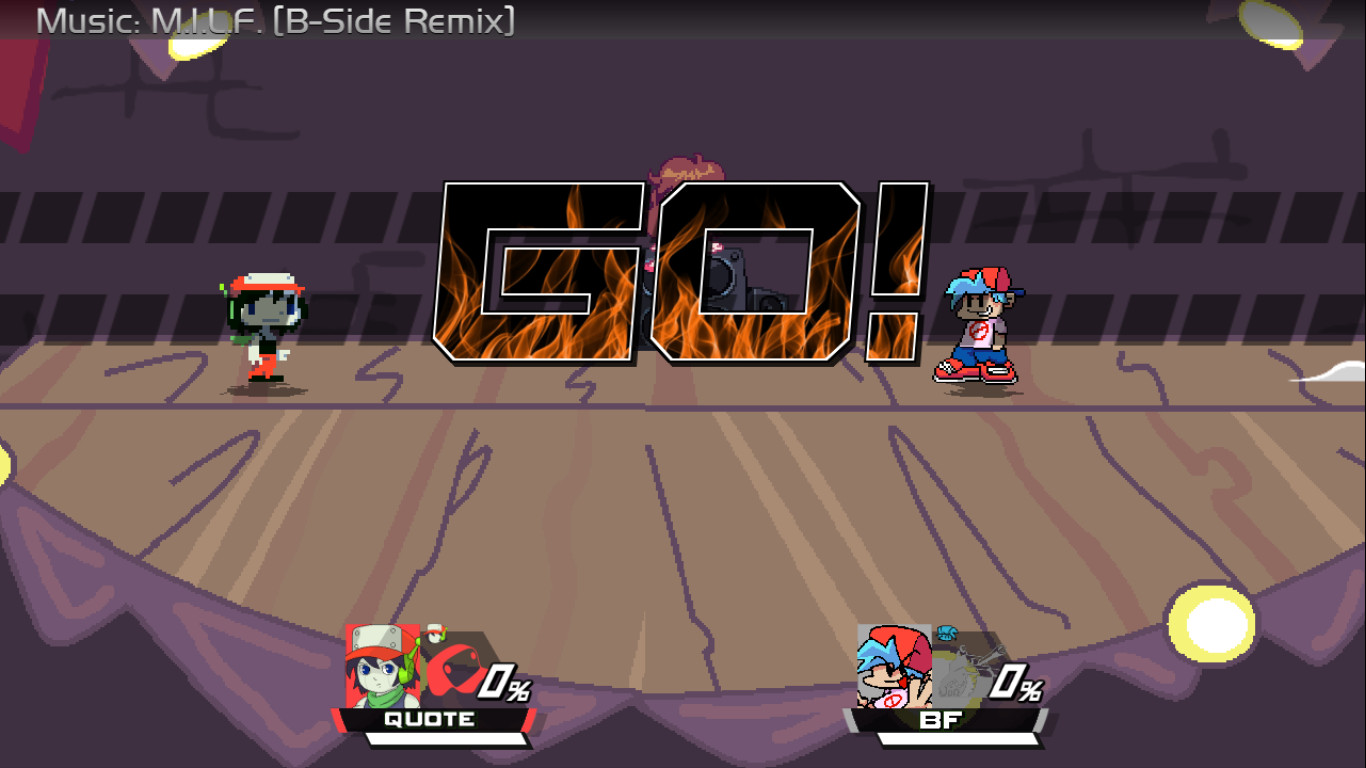
Task: Select BF's character portrait
Action: point(894,666)
